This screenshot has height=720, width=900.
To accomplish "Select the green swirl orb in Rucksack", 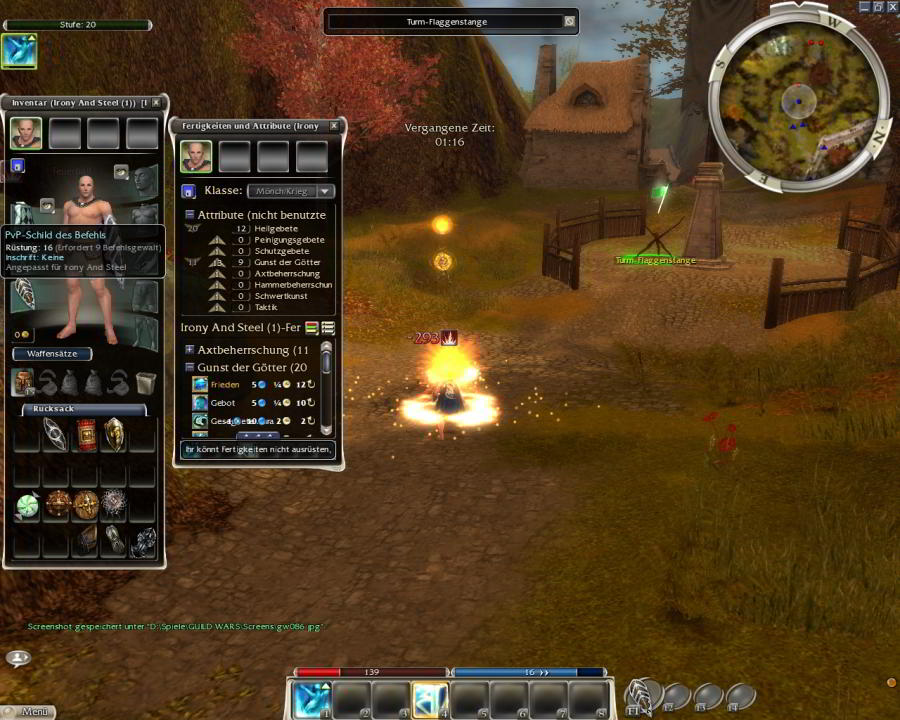I will click(x=27, y=506).
